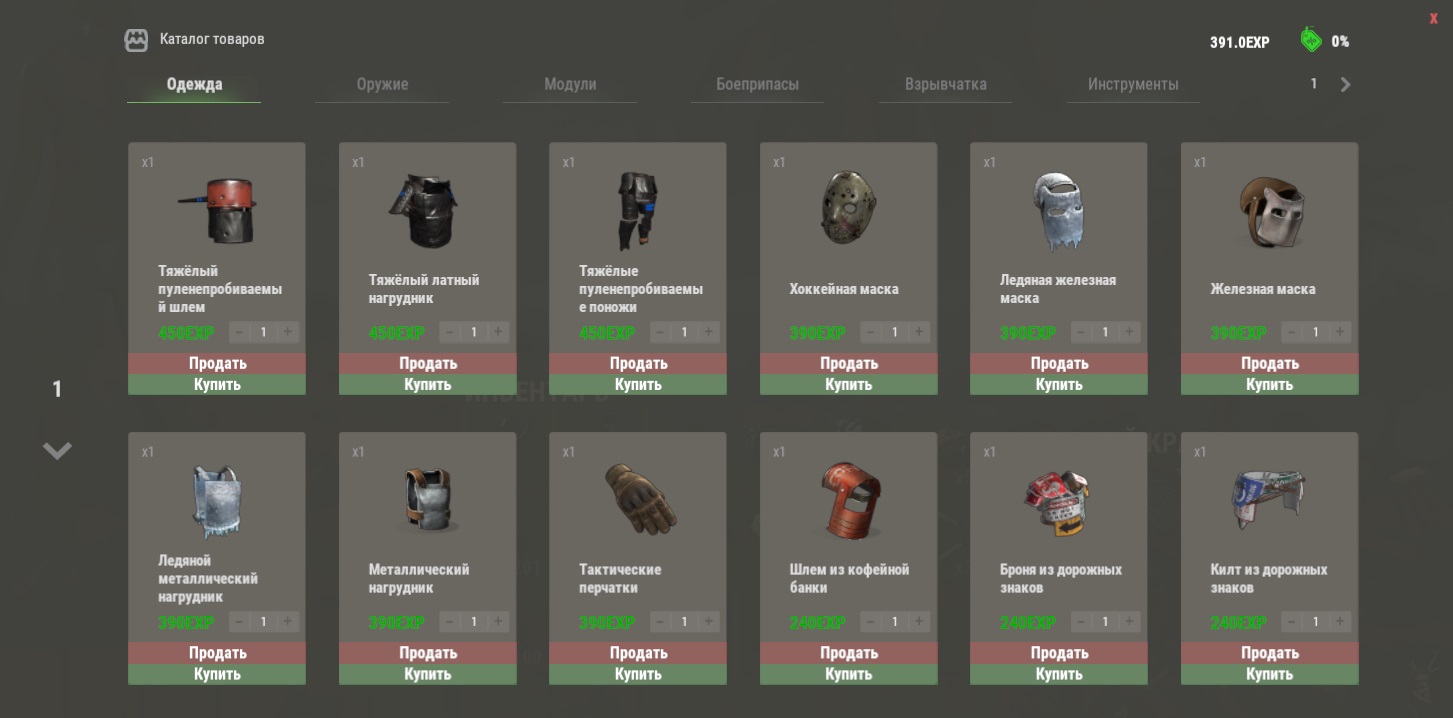Increase quantity of Тяжёлый латный нагрудник
This screenshot has width=1453, height=718.
(x=498, y=332)
